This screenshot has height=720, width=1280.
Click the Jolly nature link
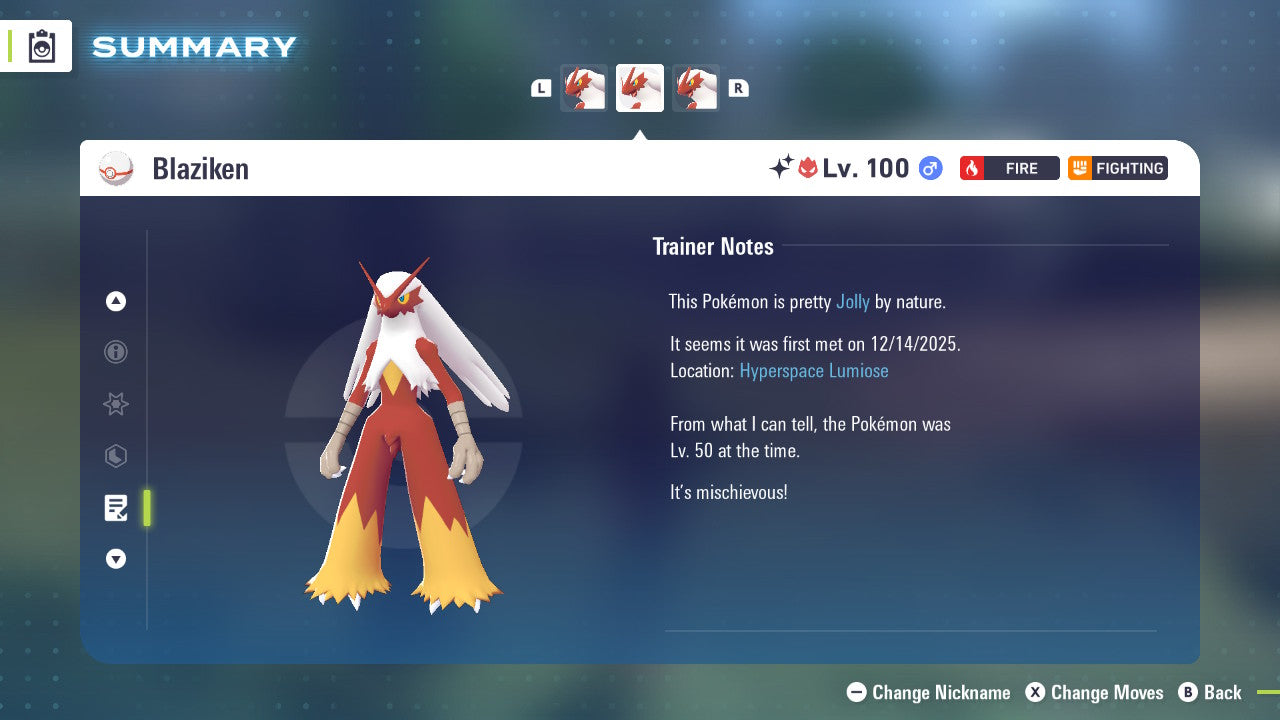pyautogui.click(x=851, y=301)
